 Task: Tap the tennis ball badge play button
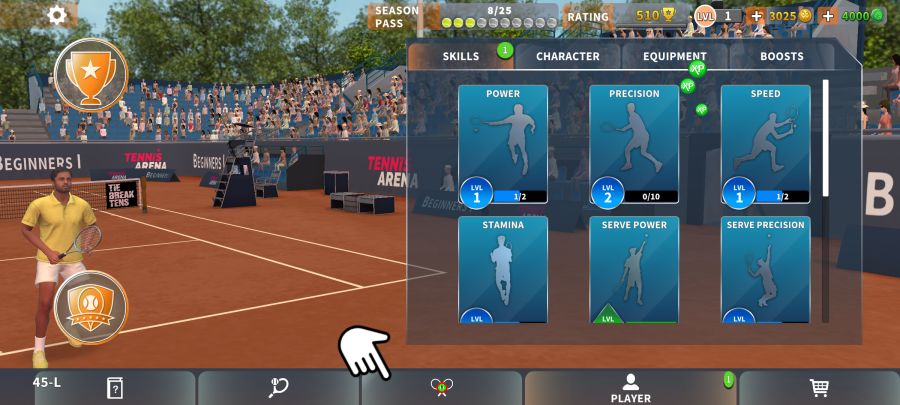pyautogui.click(x=90, y=307)
